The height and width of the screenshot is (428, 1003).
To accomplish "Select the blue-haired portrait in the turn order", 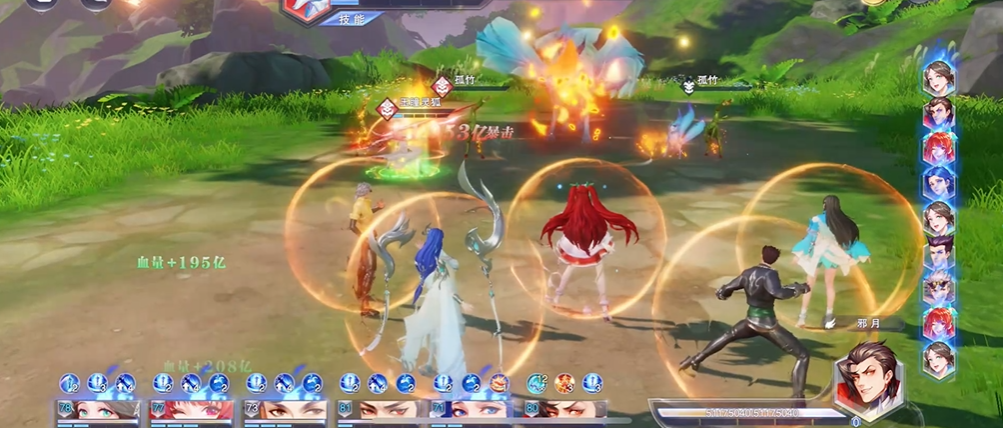I will pyautogui.click(x=938, y=183).
